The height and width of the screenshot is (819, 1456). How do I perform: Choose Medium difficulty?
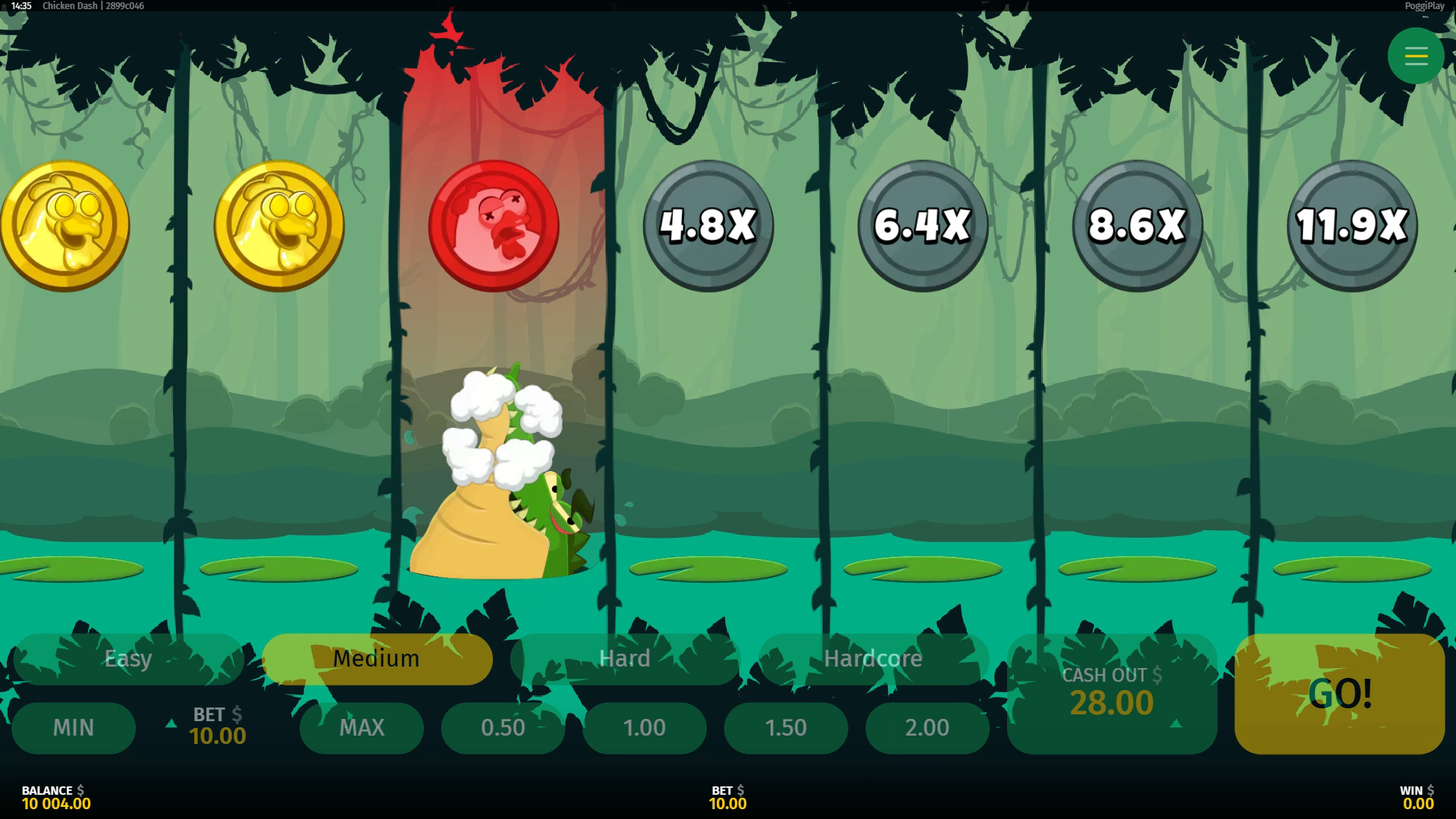377,658
